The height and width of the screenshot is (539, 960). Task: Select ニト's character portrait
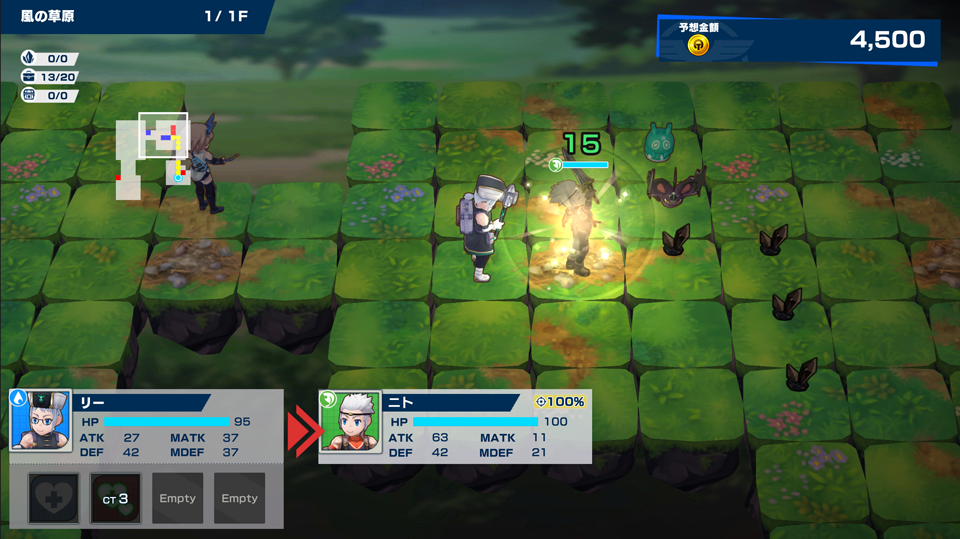[x=350, y=421]
